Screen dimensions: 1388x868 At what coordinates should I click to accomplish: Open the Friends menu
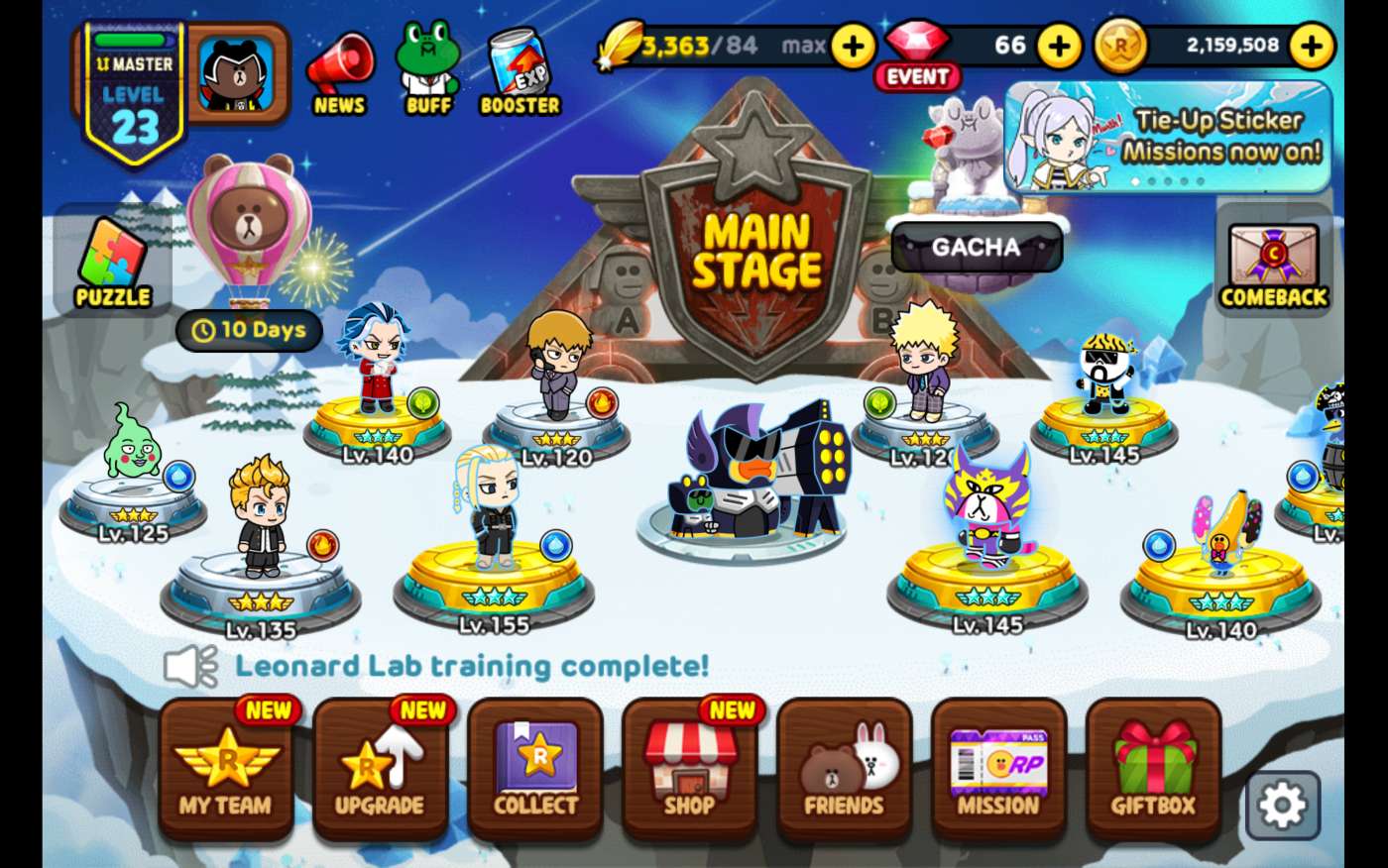pos(844,770)
